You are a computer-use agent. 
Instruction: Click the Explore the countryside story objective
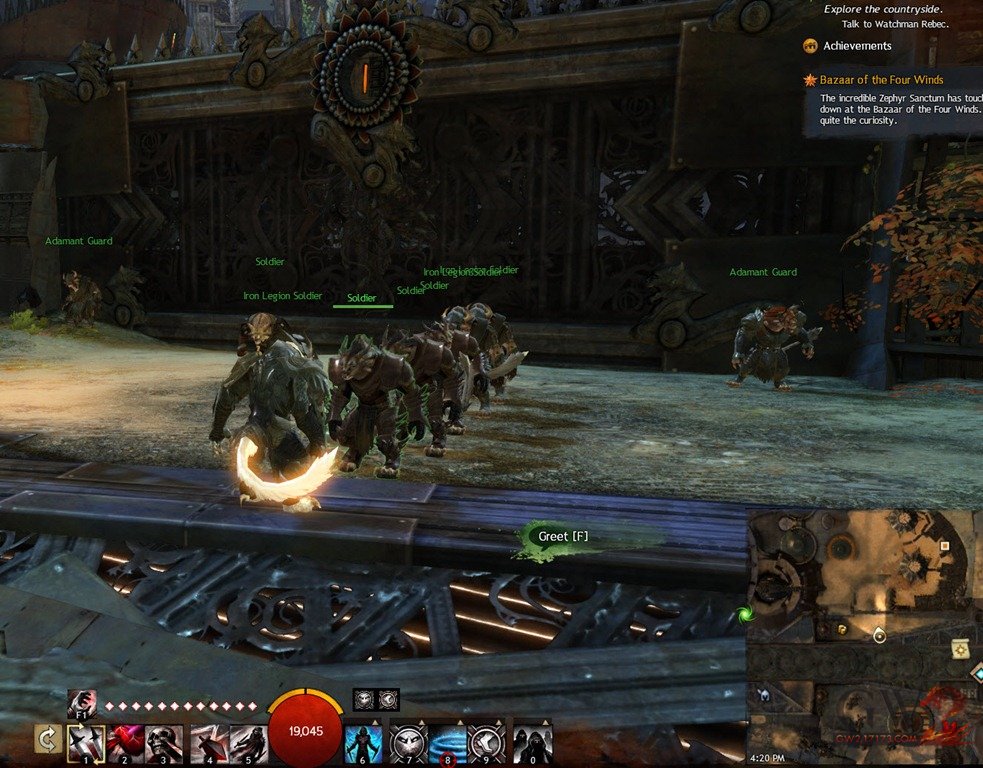(885, 9)
